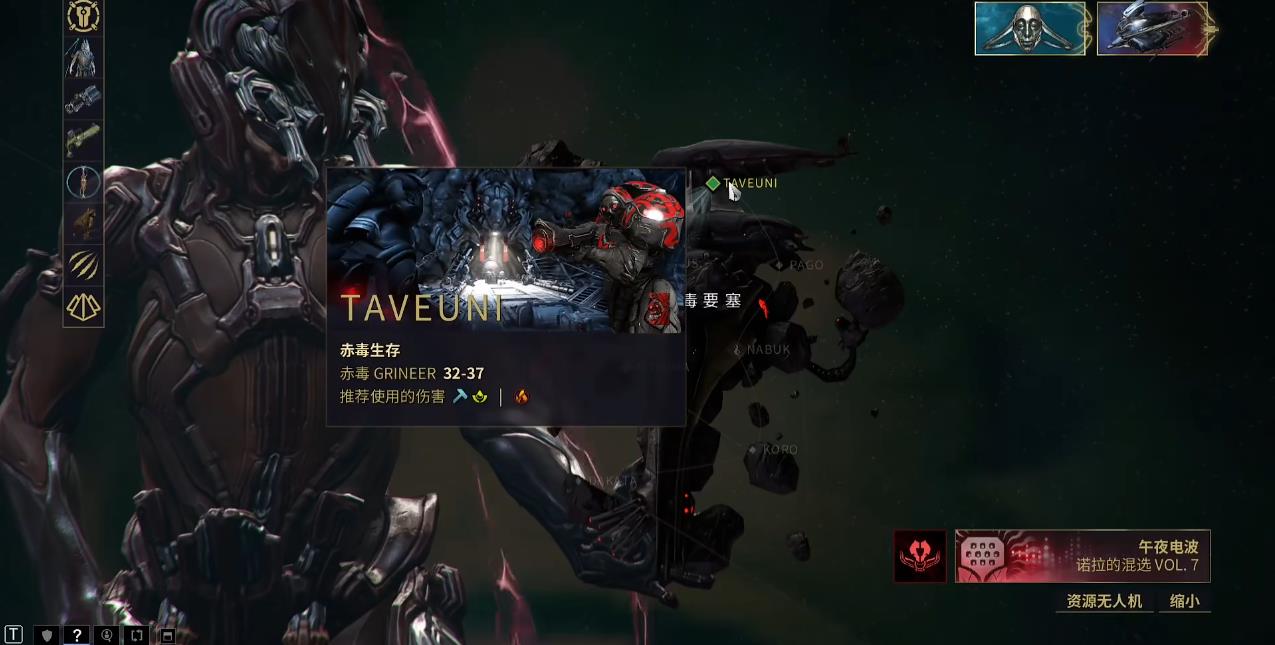Select the primary weapon loadout slot
This screenshot has height=645, width=1275.
point(84,100)
